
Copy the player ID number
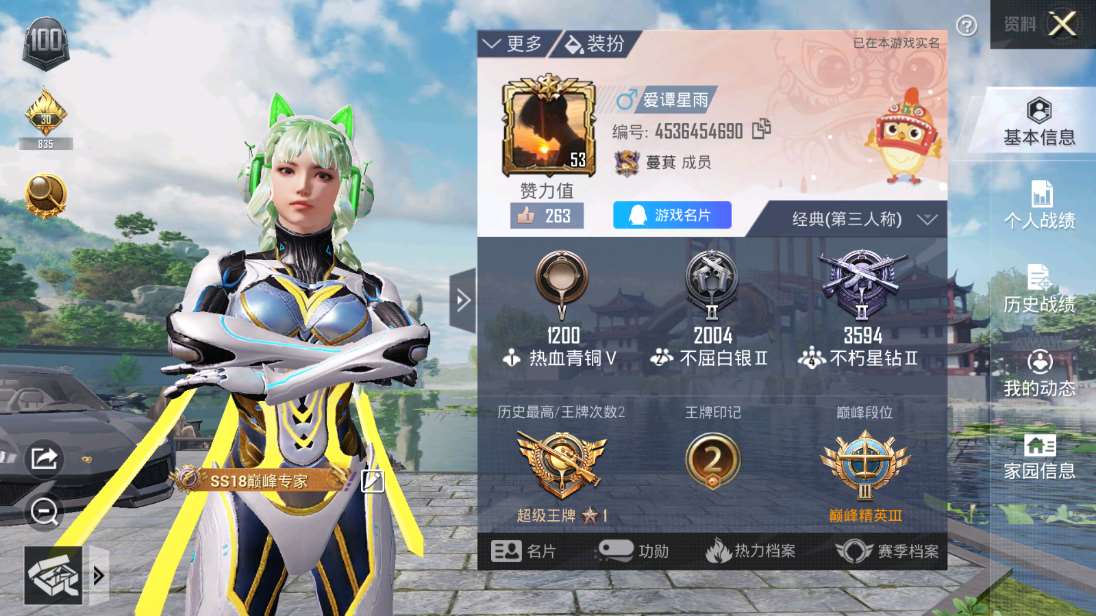click(x=761, y=130)
